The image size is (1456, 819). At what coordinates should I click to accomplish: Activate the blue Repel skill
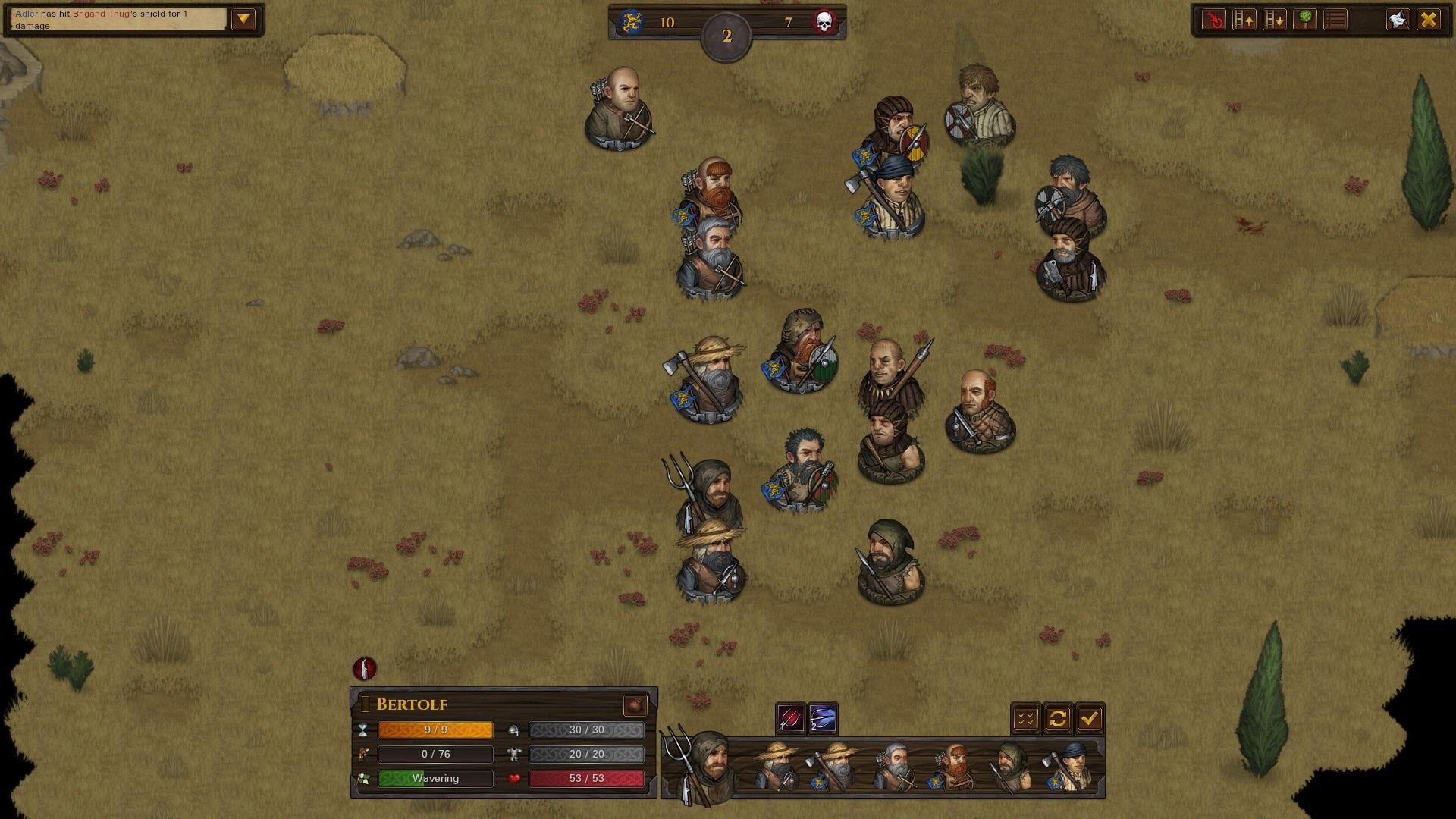(x=823, y=718)
